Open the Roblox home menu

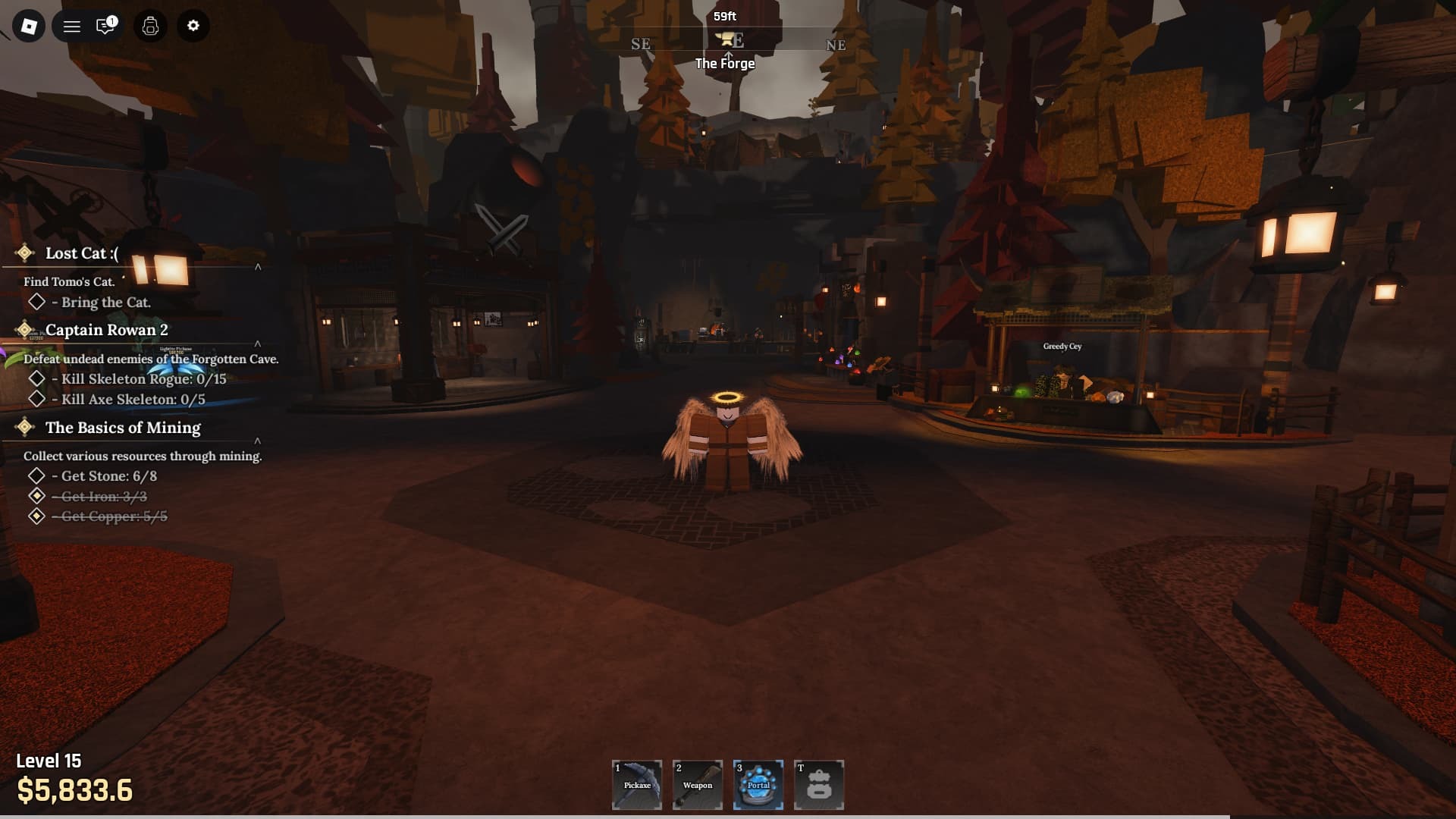point(28,26)
